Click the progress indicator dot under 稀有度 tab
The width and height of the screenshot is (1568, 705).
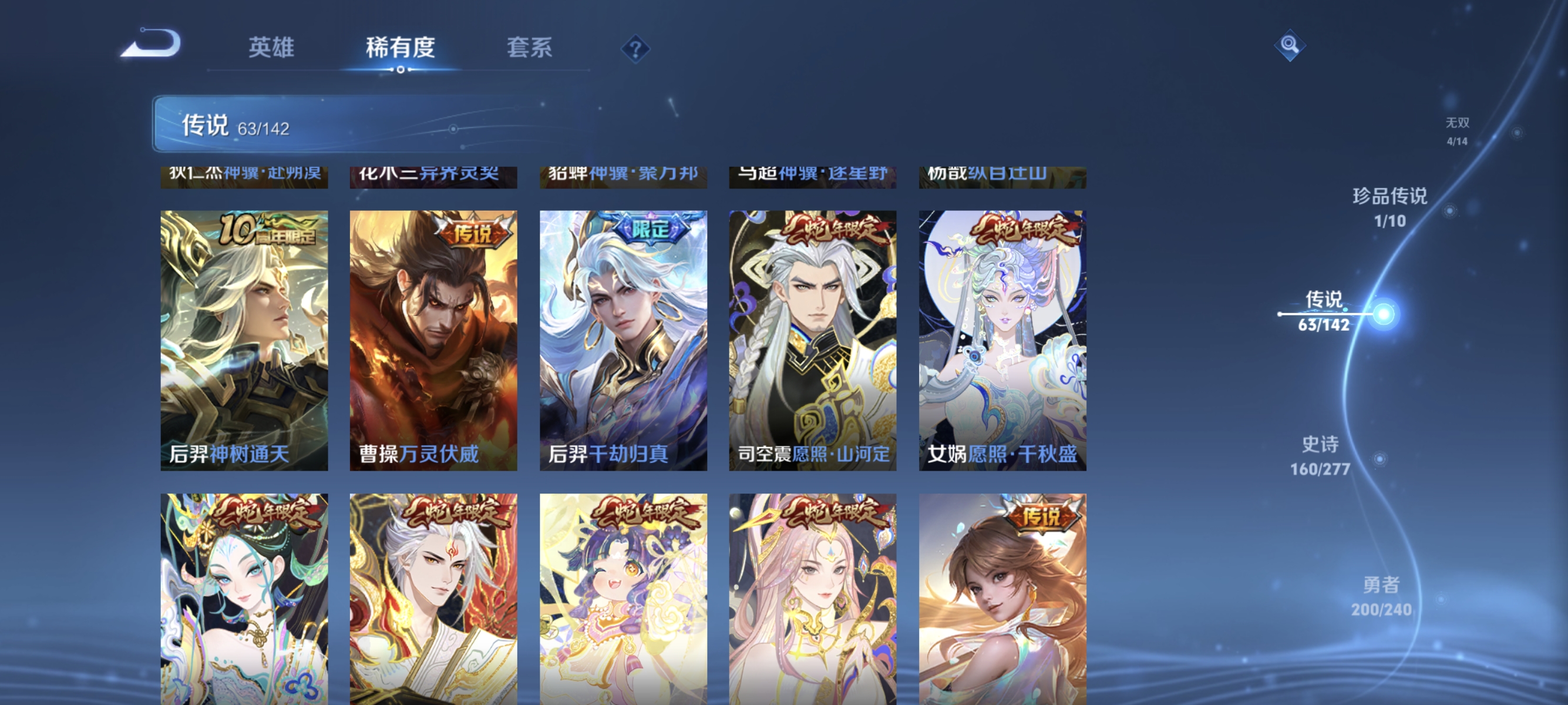point(400,69)
